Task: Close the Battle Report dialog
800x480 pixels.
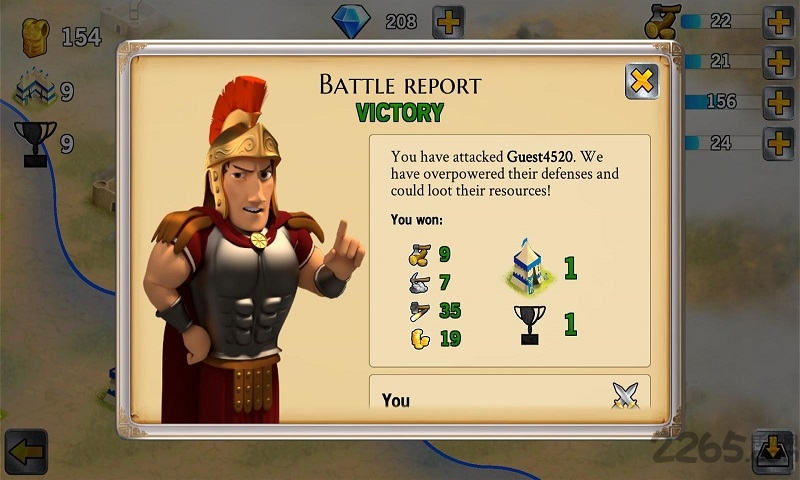Action: (x=641, y=81)
